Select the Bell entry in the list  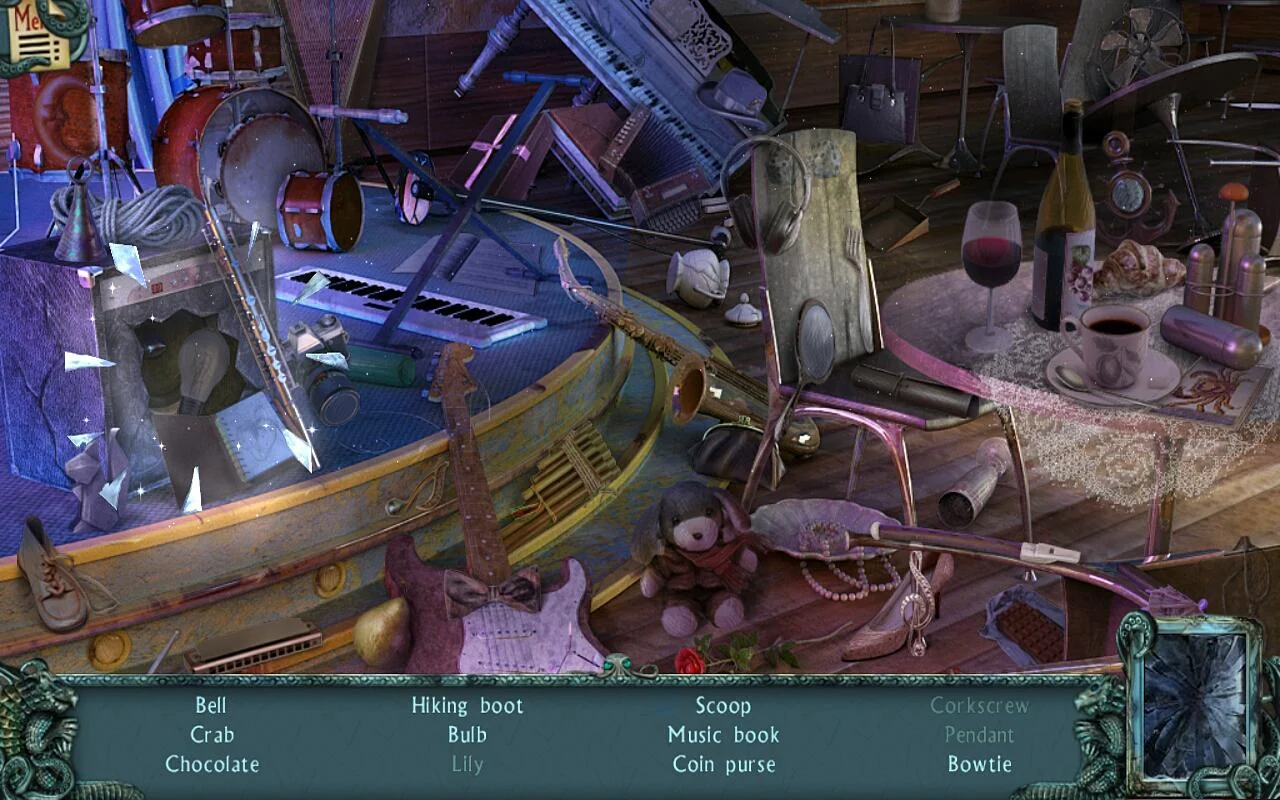[x=211, y=706]
